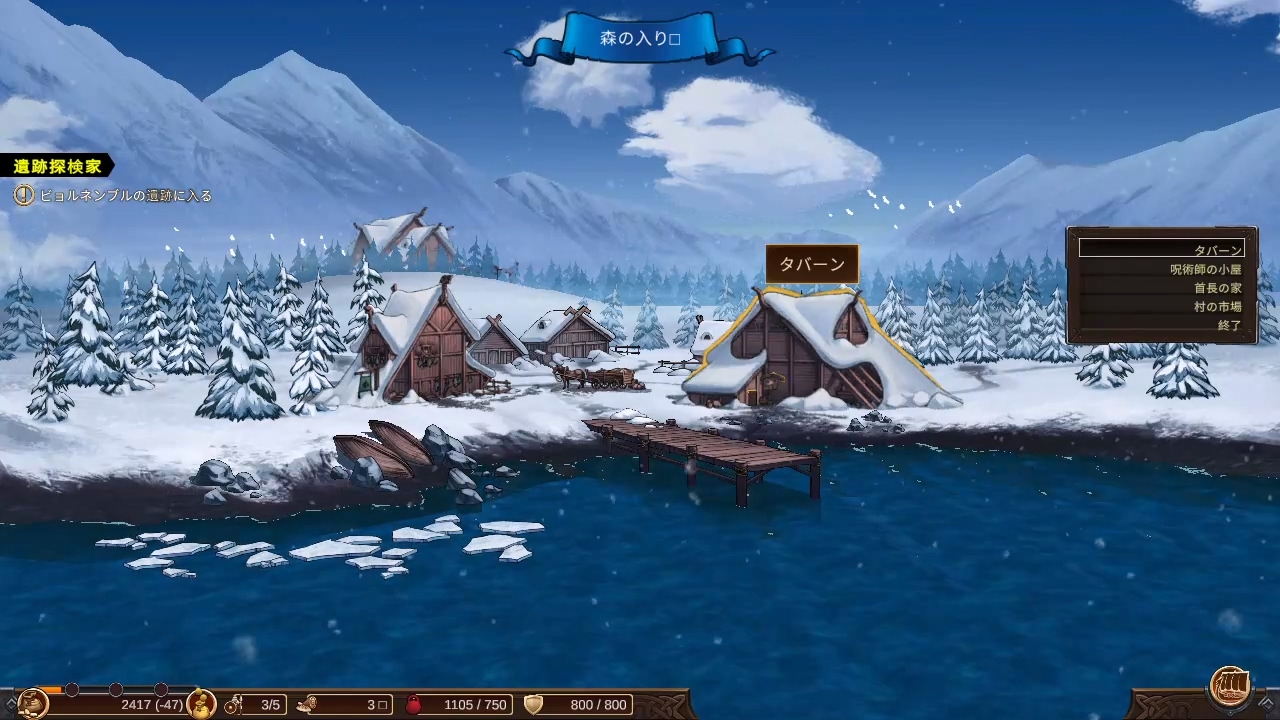The width and height of the screenshot is (1280, 720).
Task: Choose the 呪術師の小屋 menu entry
Action: coord(1162,269)
